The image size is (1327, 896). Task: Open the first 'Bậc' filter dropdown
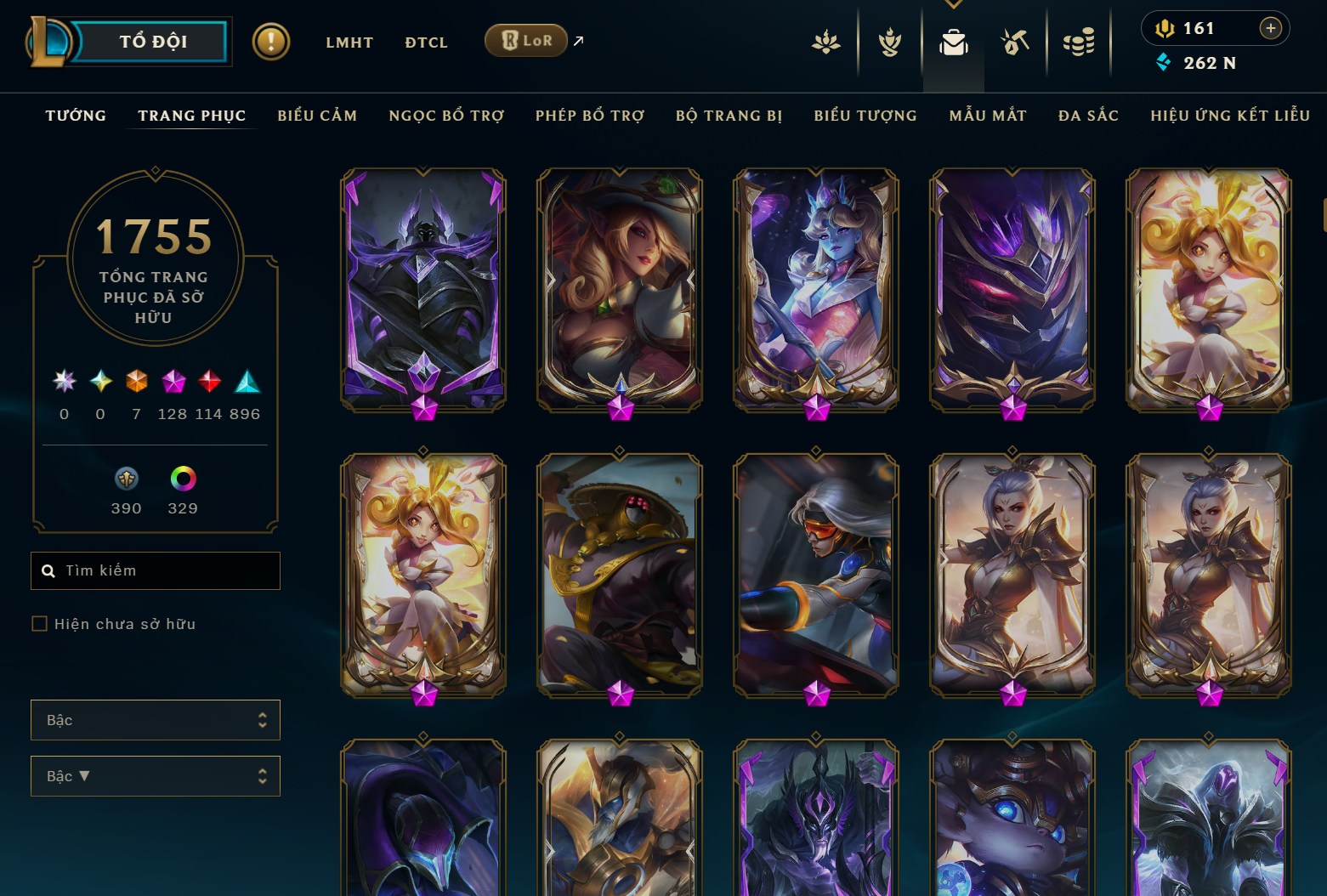pyautogui.click(x=156, y=719)
